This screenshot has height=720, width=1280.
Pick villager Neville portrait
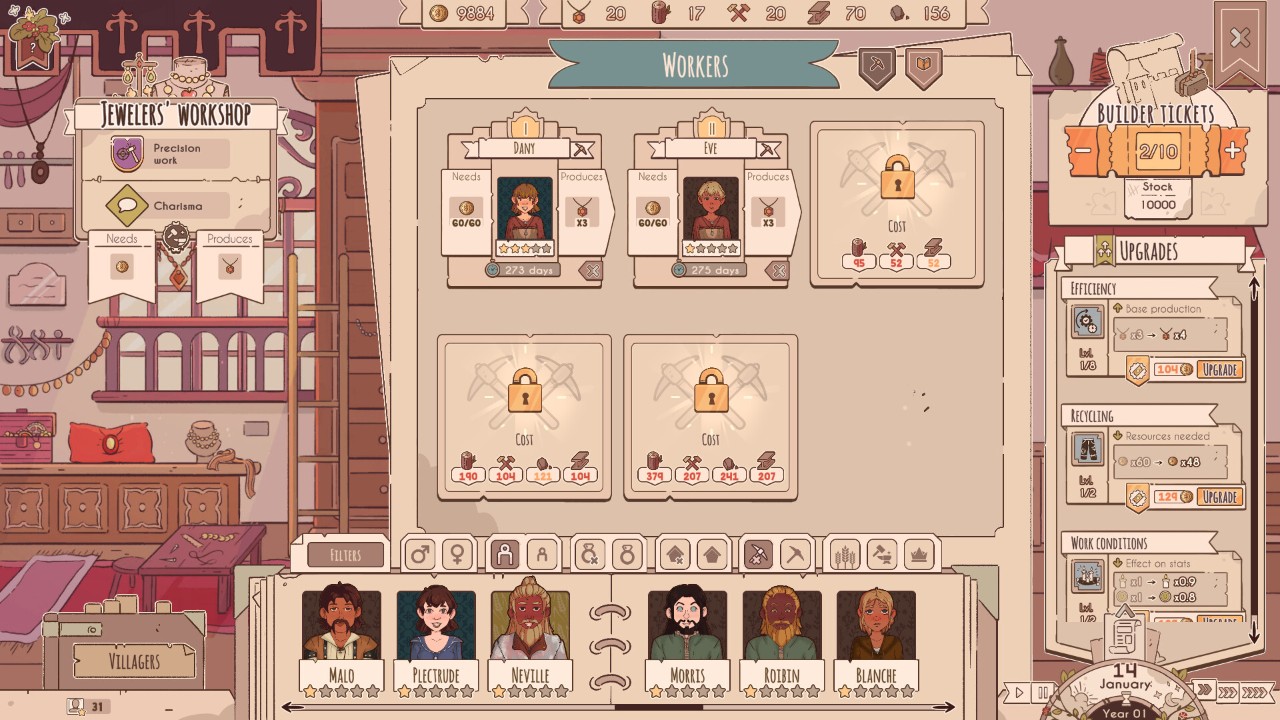[530, 627]
